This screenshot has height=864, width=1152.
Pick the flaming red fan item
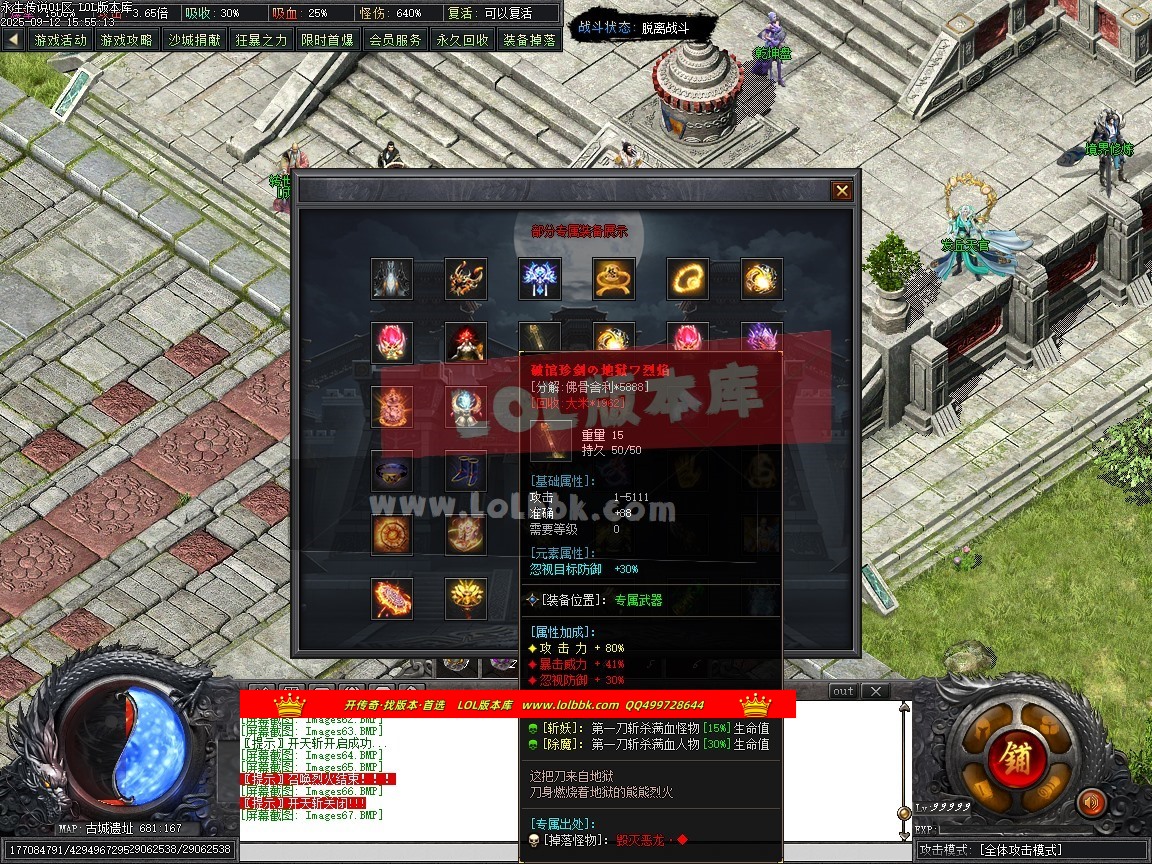pyautogui.click(x=392, y=598)
